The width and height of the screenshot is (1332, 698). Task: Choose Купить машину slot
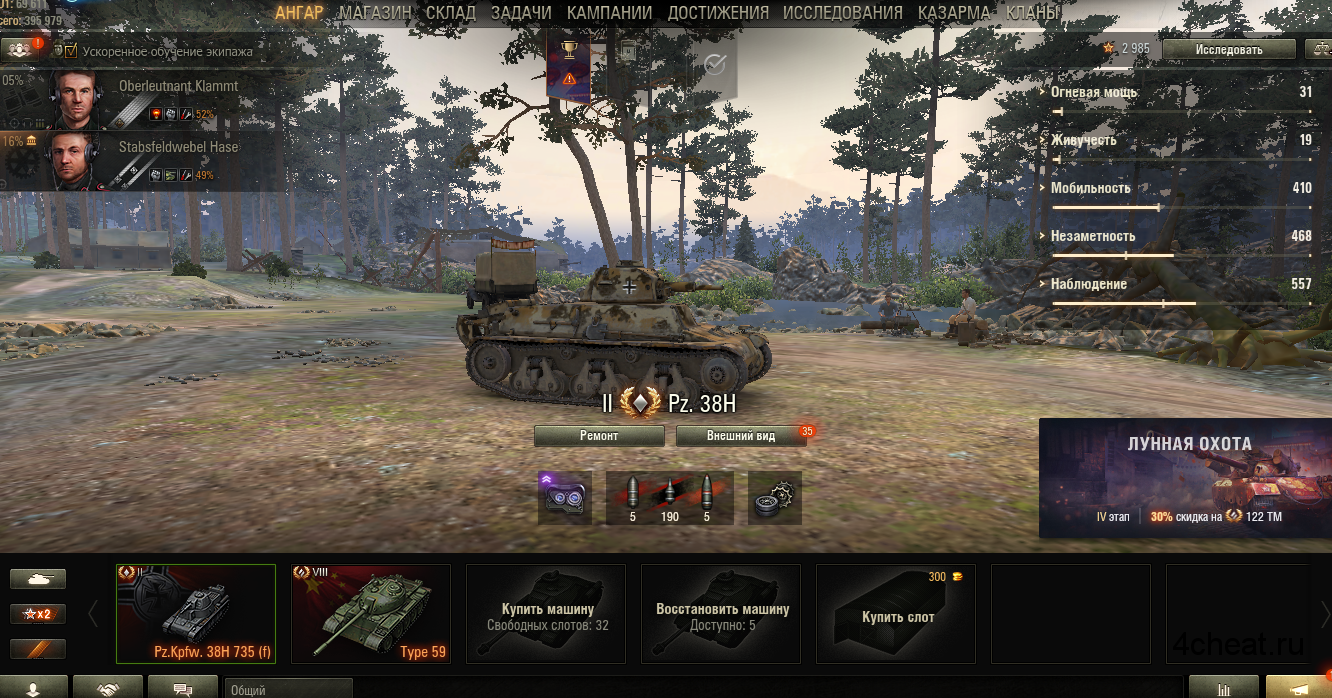(546, 614)
